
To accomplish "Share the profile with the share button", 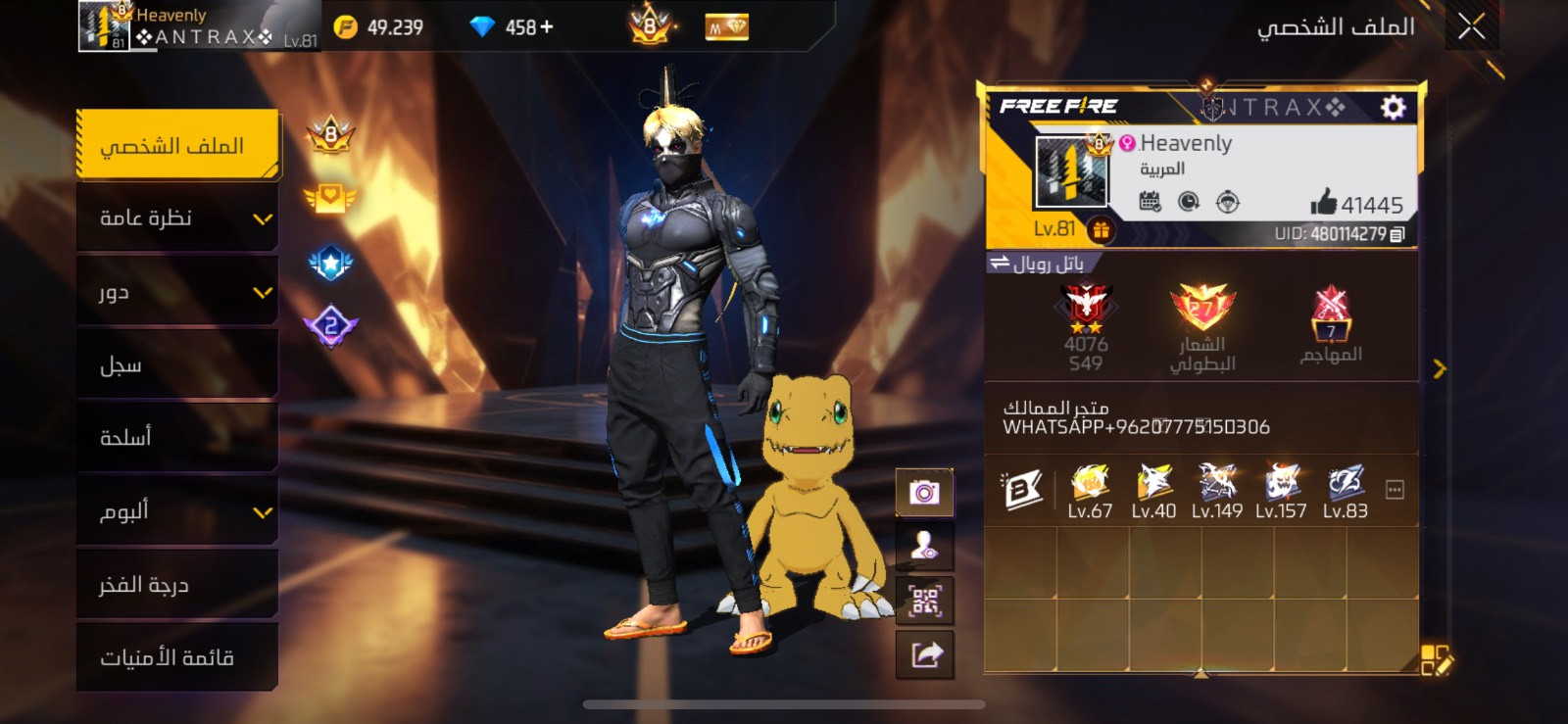I will click(x=924, y=654).
